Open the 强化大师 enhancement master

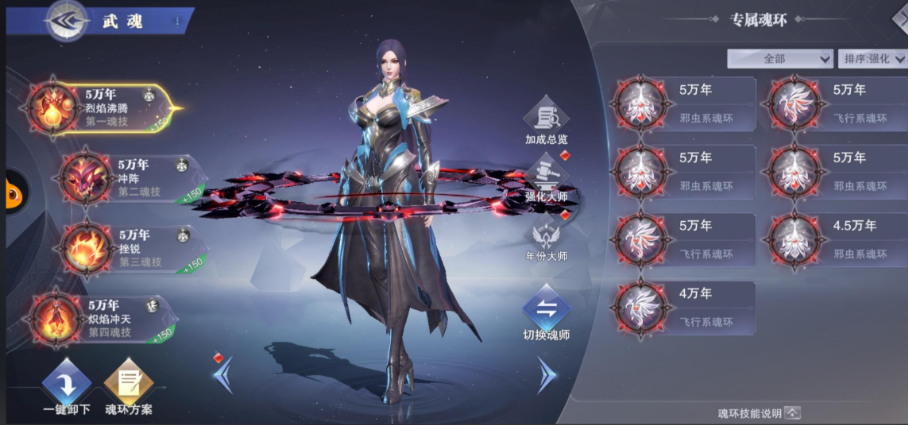coord(546,183)
